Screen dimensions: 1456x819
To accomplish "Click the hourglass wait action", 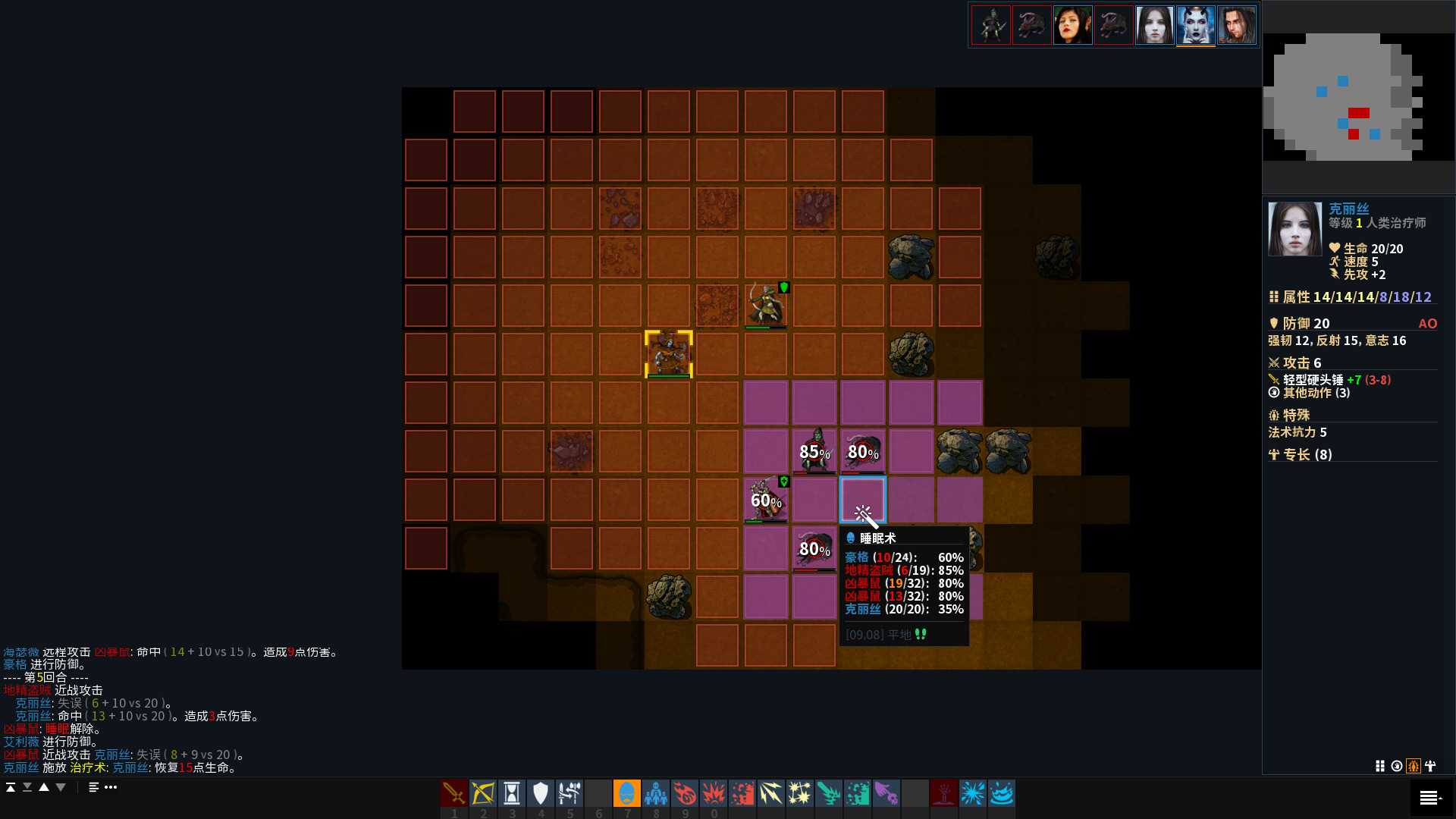I will tap(512, 793).
